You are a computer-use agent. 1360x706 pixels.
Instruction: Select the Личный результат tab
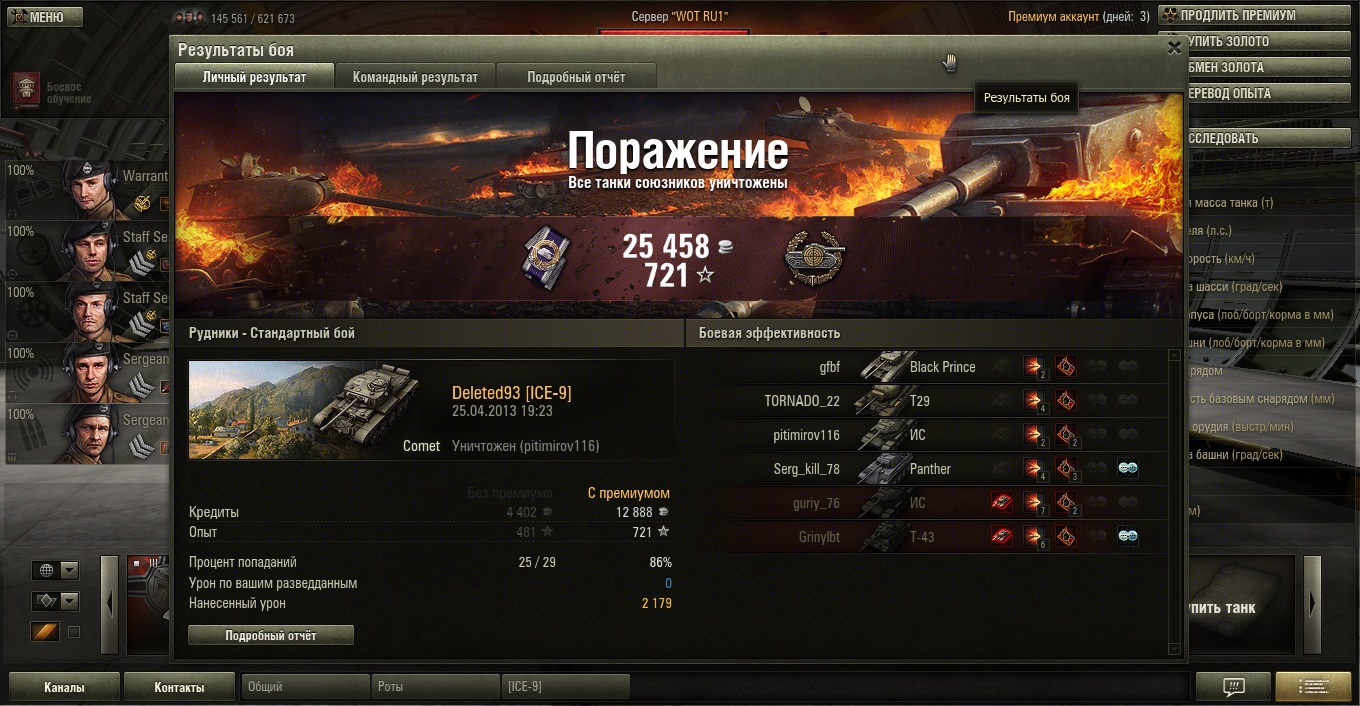pyautogui.click(x=254, y=77)
